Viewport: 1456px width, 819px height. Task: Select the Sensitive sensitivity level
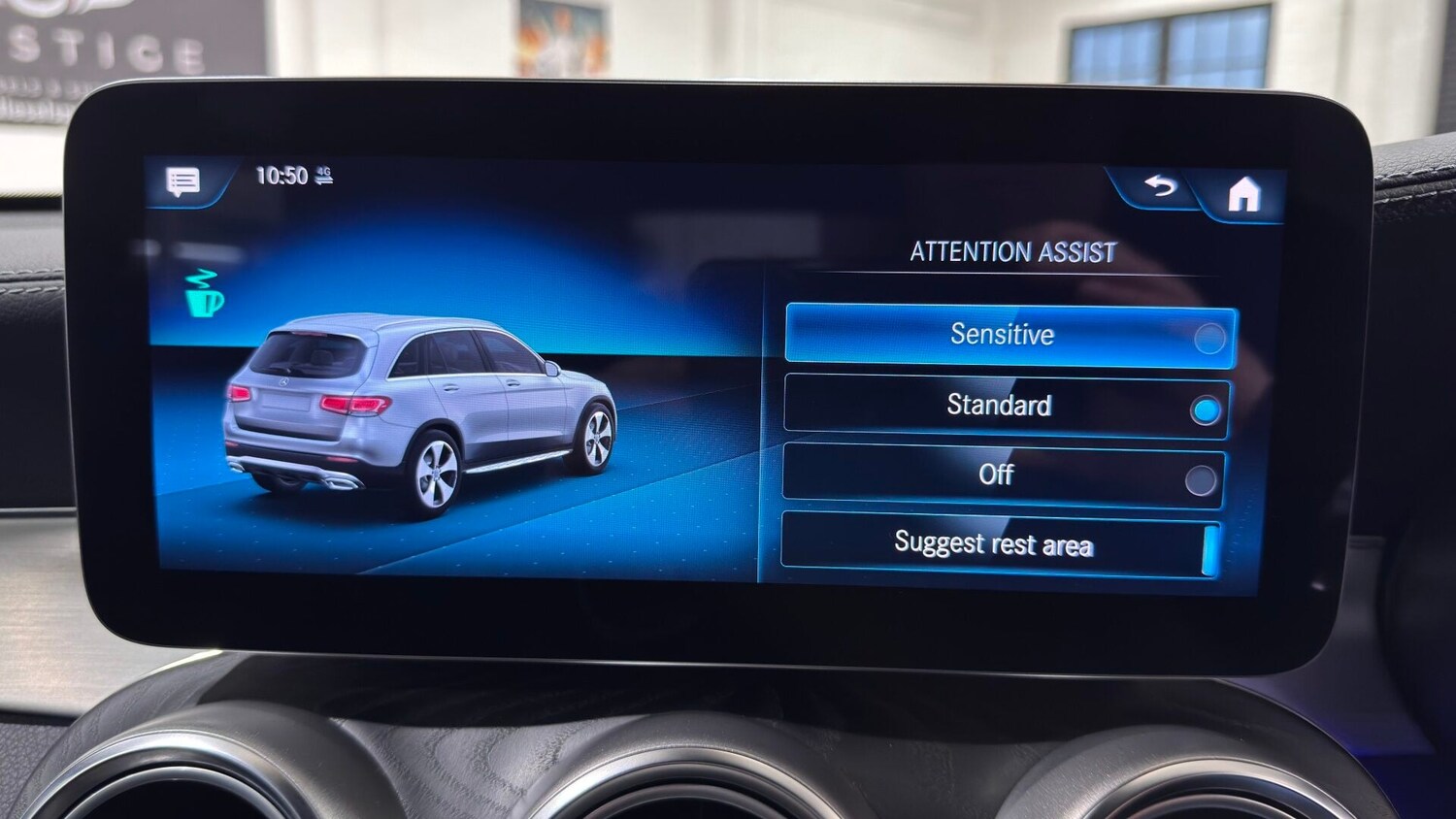[x=1004, y=337]
